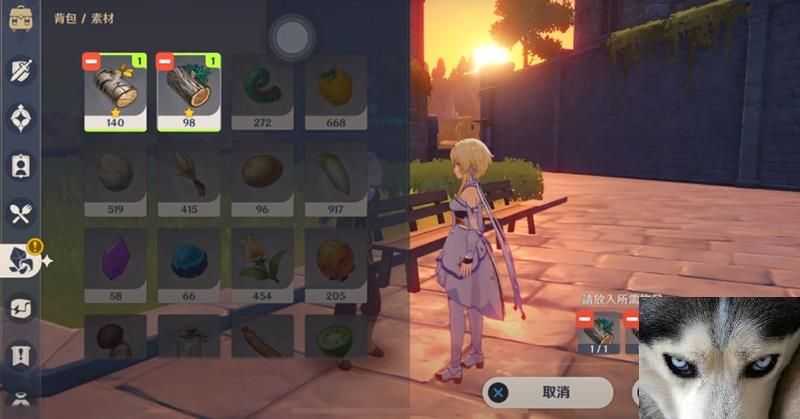Image resolution: width=800 pixels, height=419 pixels.
Task: Switch to the exclamation-mark quest items tab
Action: [21, 355]
